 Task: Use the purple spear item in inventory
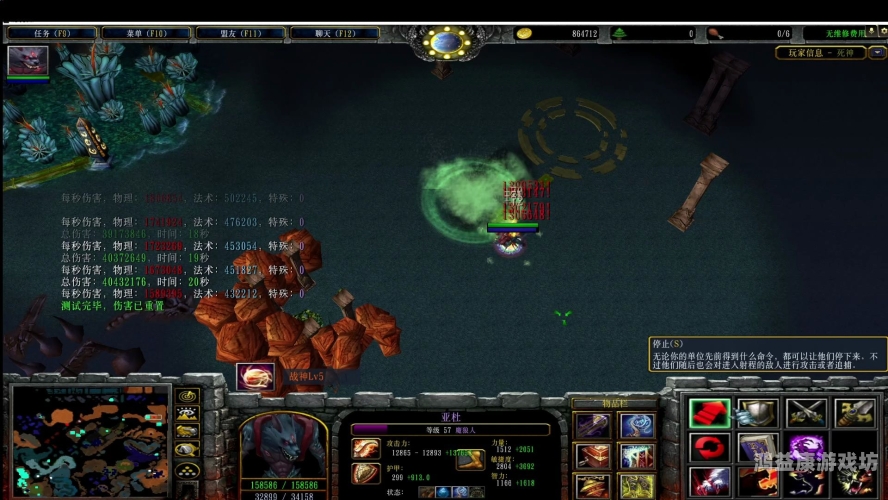coord(593,426)
